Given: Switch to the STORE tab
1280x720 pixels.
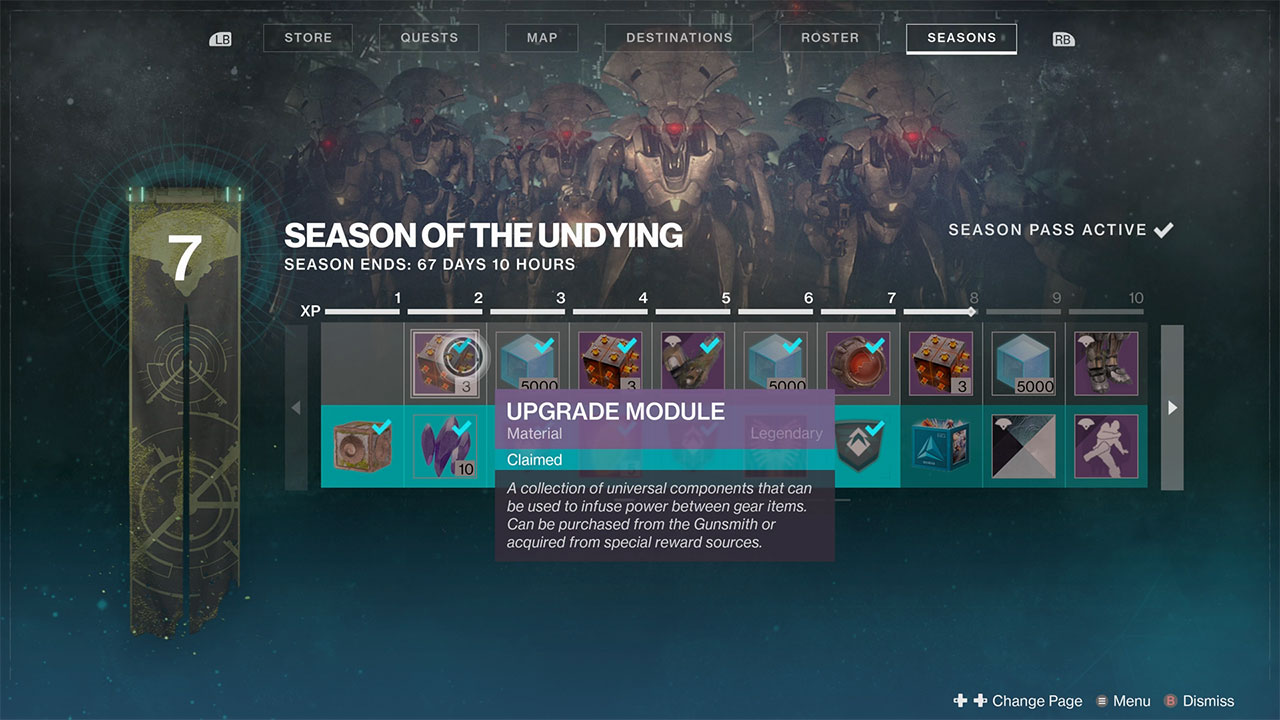Looking at the screenshot, I should pyautogui.click(x=307, y=37).
